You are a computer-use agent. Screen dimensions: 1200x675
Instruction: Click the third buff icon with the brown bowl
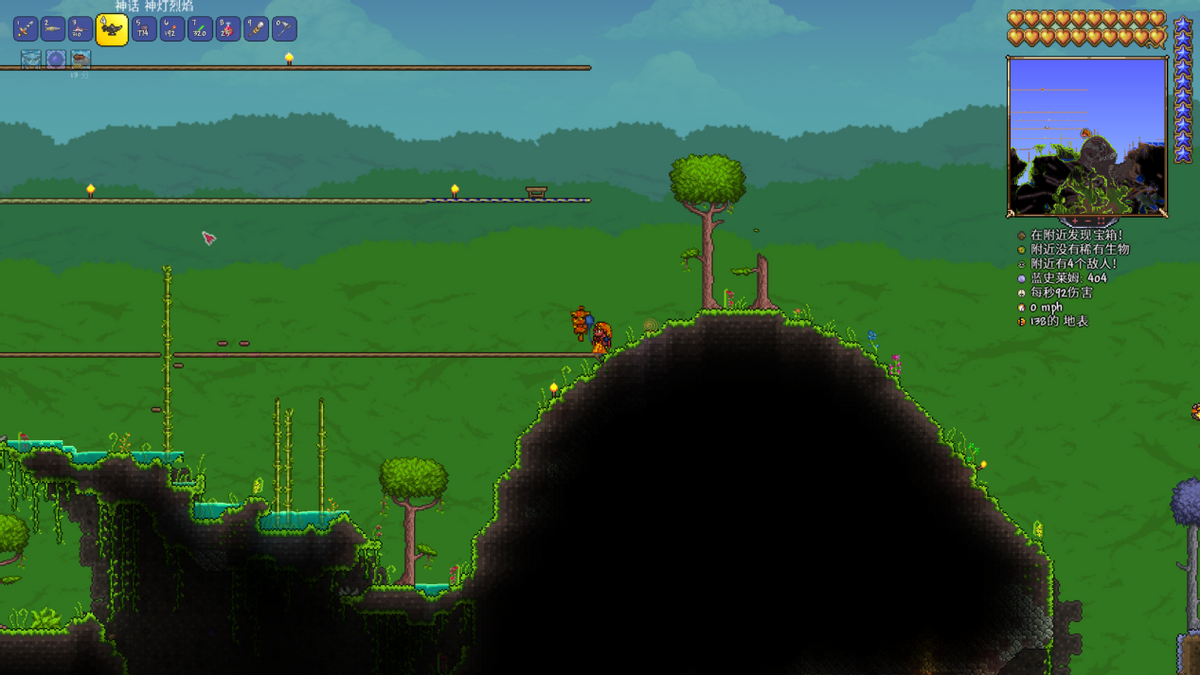pyautogui.click(x=80, y=60)
